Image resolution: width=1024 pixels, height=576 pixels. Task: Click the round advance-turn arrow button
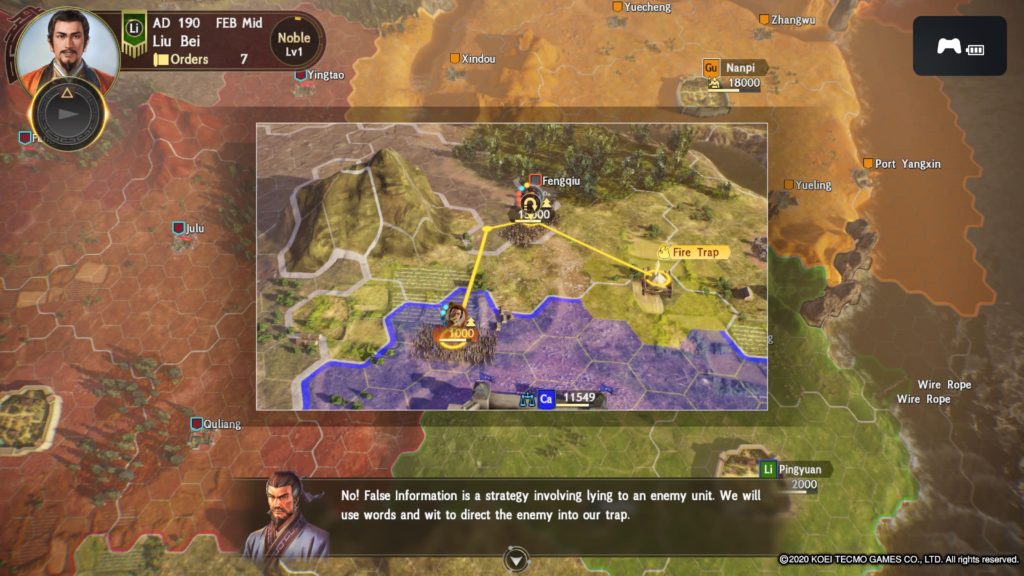click(68, 113)
